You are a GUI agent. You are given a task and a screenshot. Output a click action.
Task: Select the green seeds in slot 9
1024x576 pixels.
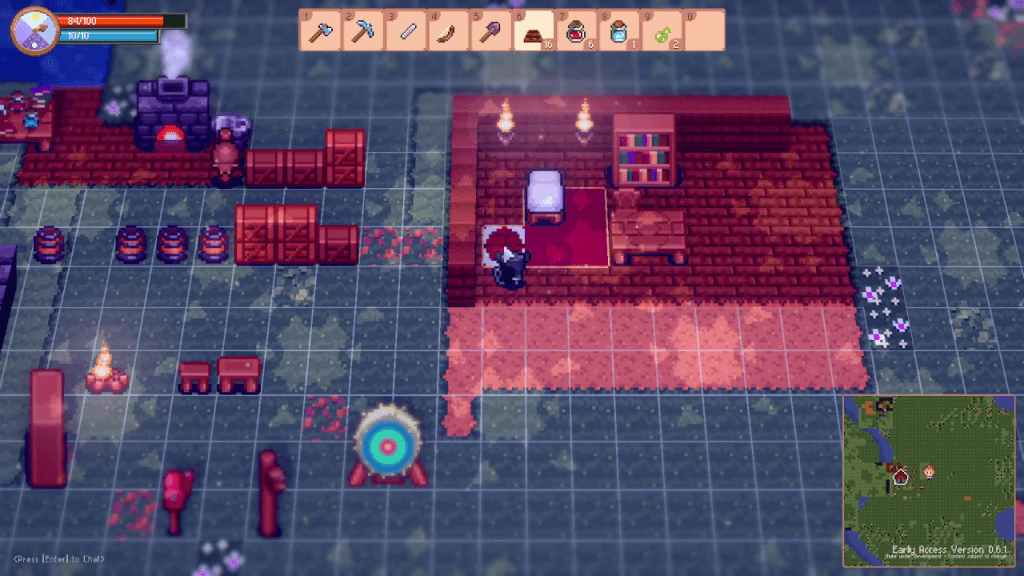point(661,31)
